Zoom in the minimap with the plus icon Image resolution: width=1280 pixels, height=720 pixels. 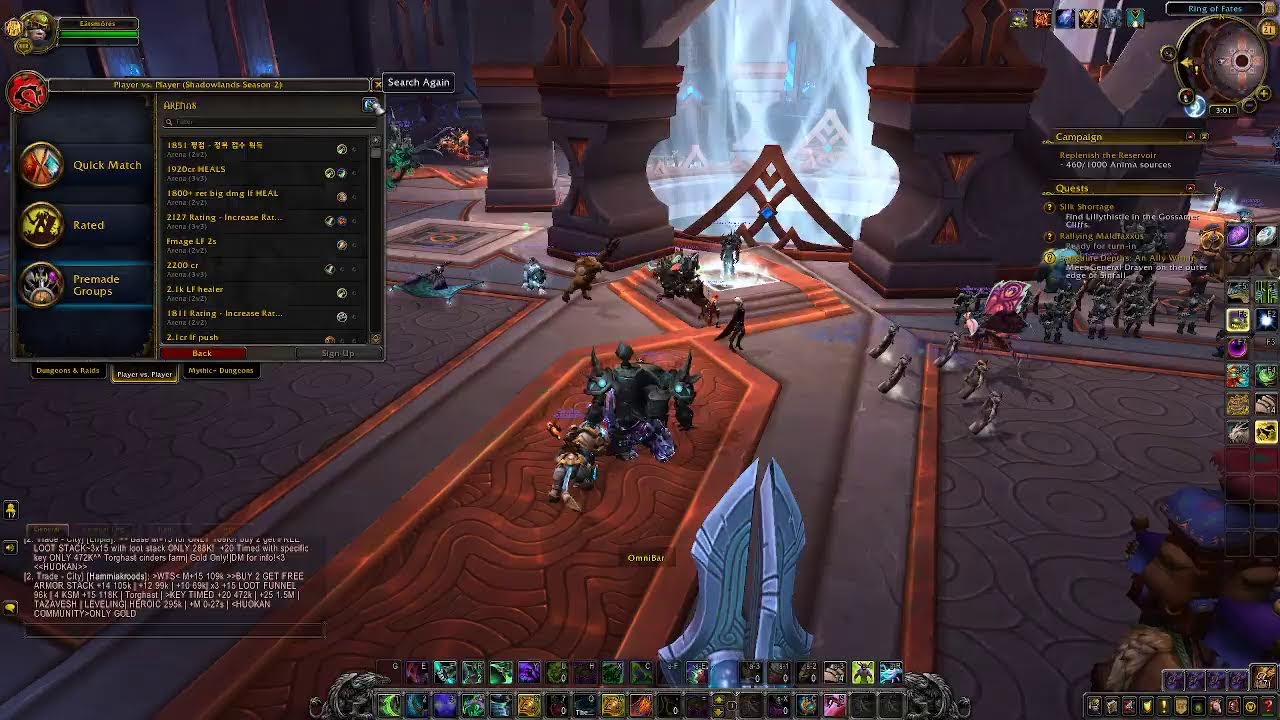pos(1264,94)
